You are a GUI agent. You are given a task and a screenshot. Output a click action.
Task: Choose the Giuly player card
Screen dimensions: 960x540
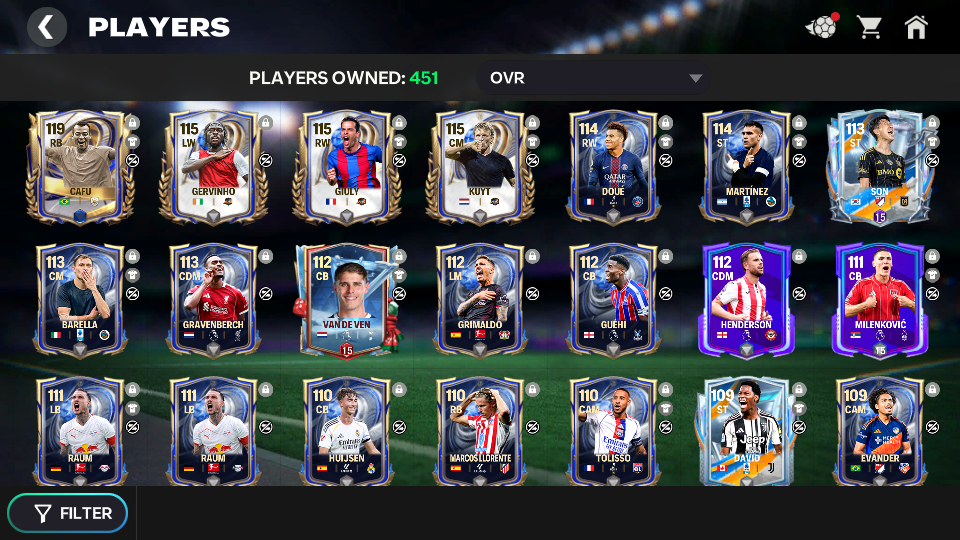(346, 165)
